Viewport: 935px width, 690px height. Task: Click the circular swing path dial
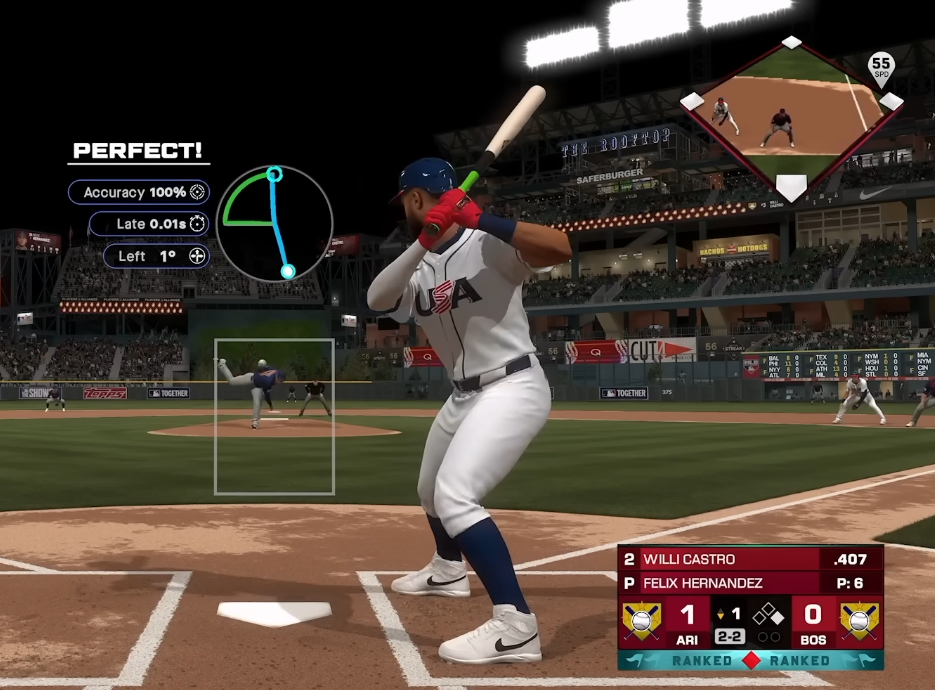pos(274,222)
